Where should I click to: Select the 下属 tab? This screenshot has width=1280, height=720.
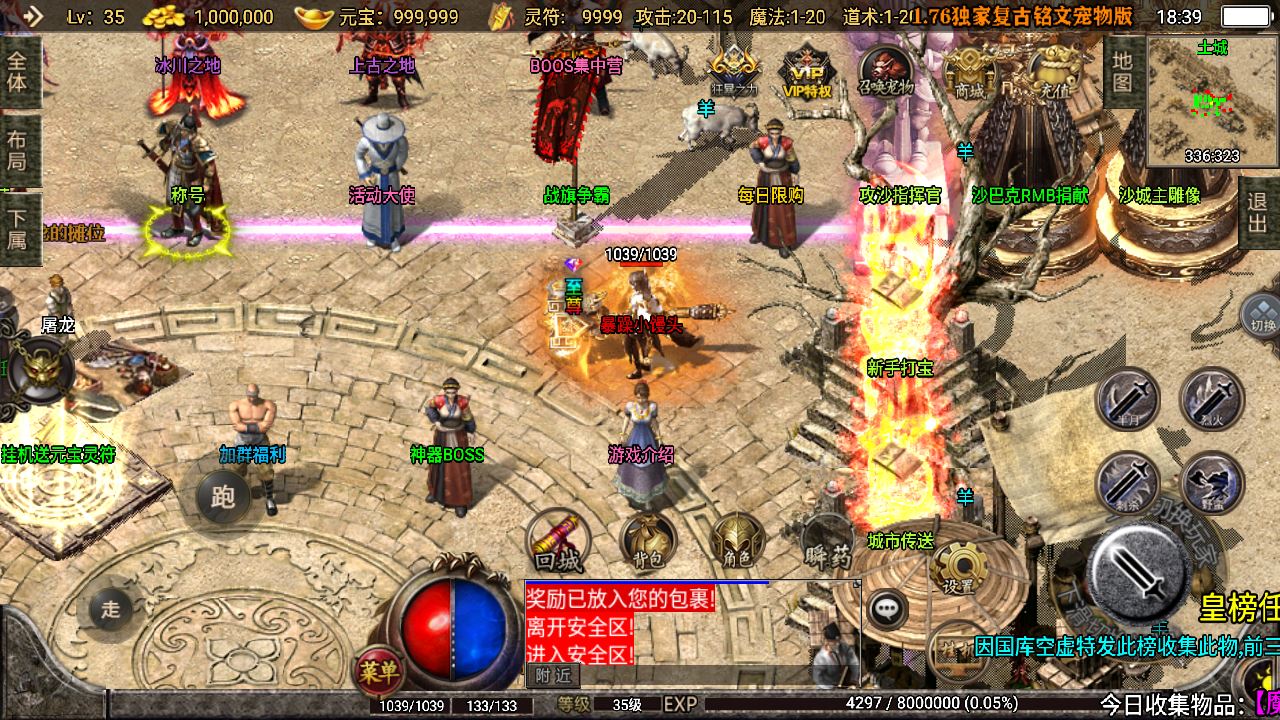[x=18, y=229]
